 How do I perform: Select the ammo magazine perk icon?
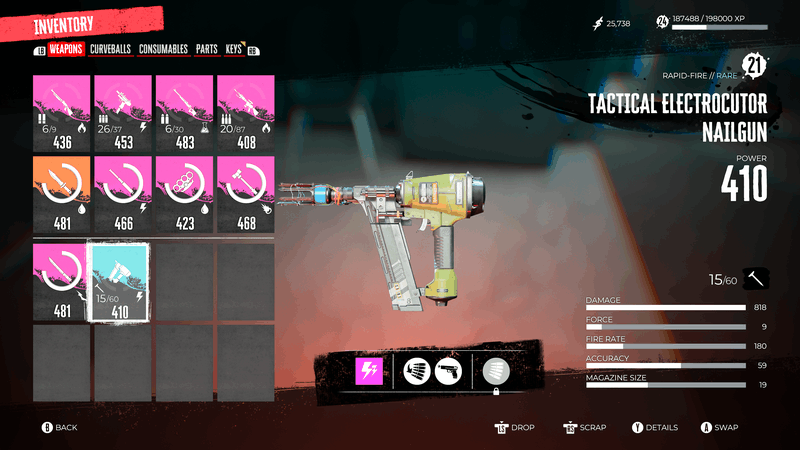point(415,372)
